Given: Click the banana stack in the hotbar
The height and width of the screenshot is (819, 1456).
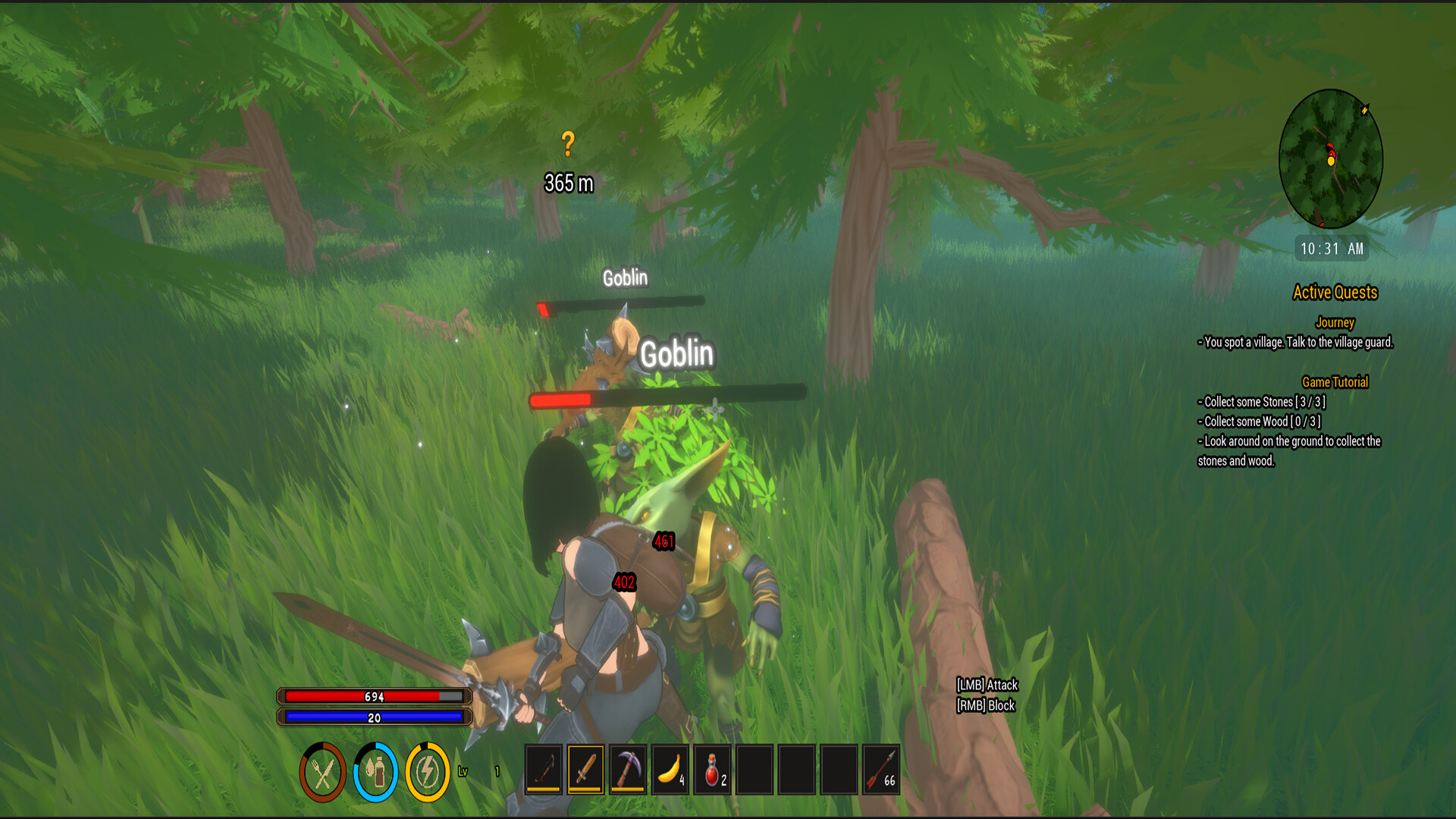Looking at the screenshot, I should point(670,770).
